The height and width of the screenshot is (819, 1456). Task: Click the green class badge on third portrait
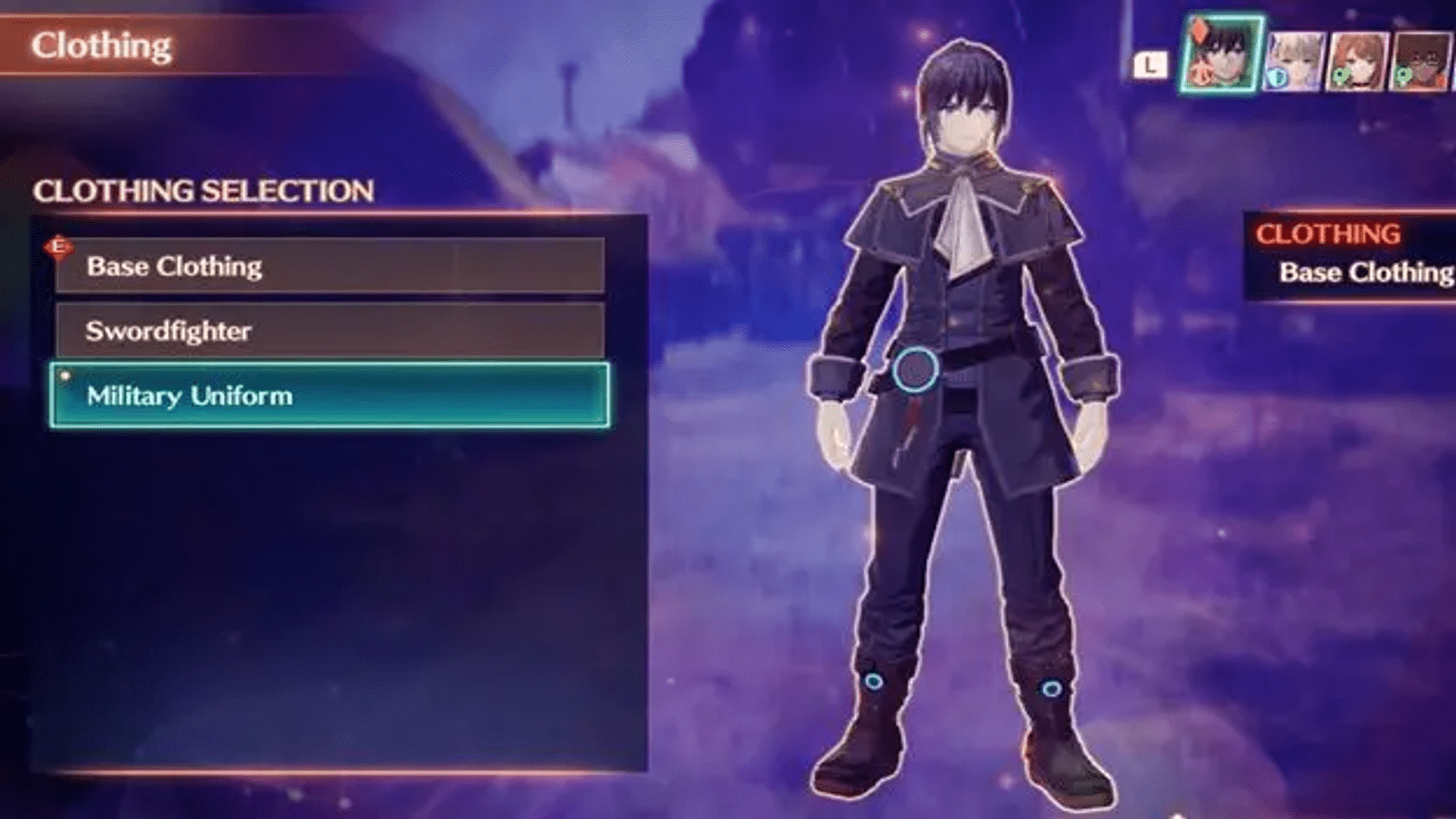point(1339,76)
